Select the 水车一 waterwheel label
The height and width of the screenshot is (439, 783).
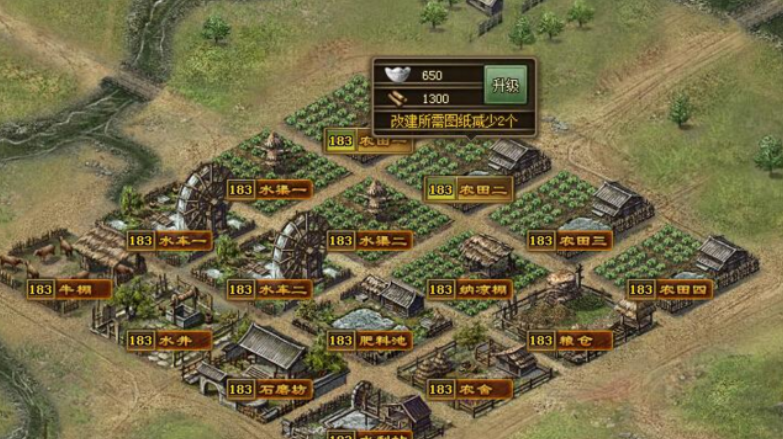(x=169, y=240)
